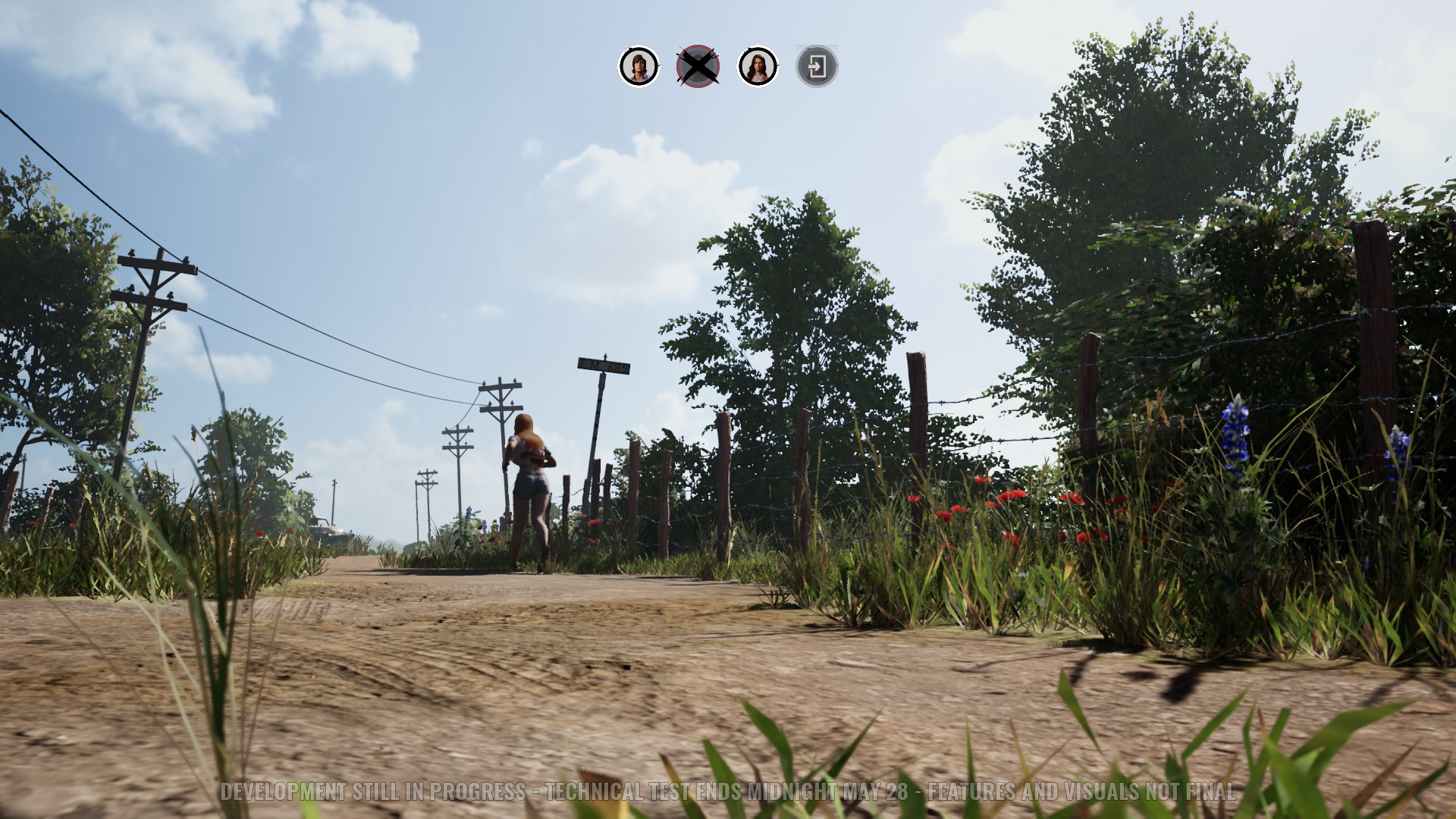1456x819 pixels.
Task: Select the long-haired male survivor portrait
Action: coord(639,67)
